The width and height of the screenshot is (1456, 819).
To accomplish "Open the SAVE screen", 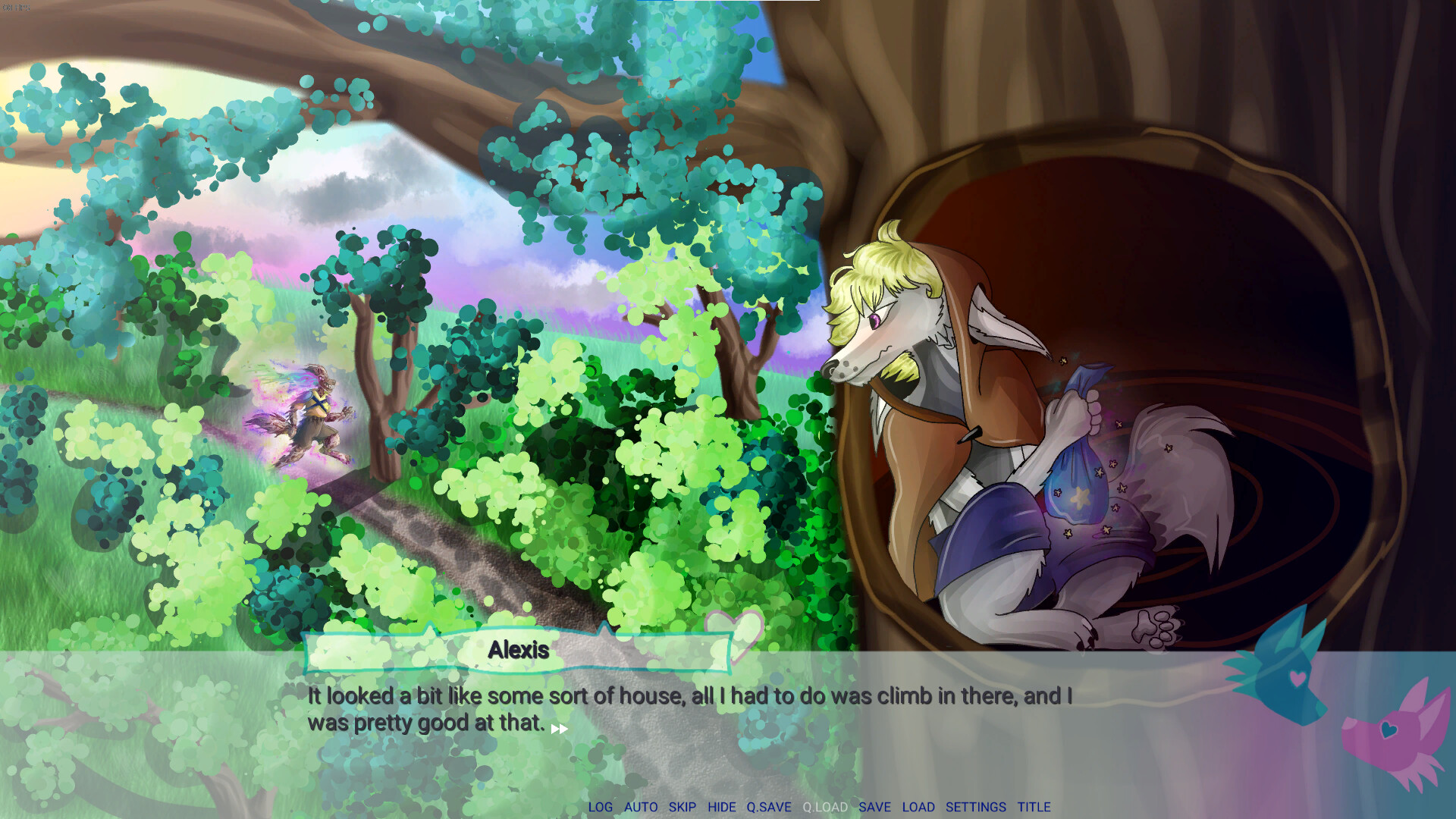I will [876, 808].
